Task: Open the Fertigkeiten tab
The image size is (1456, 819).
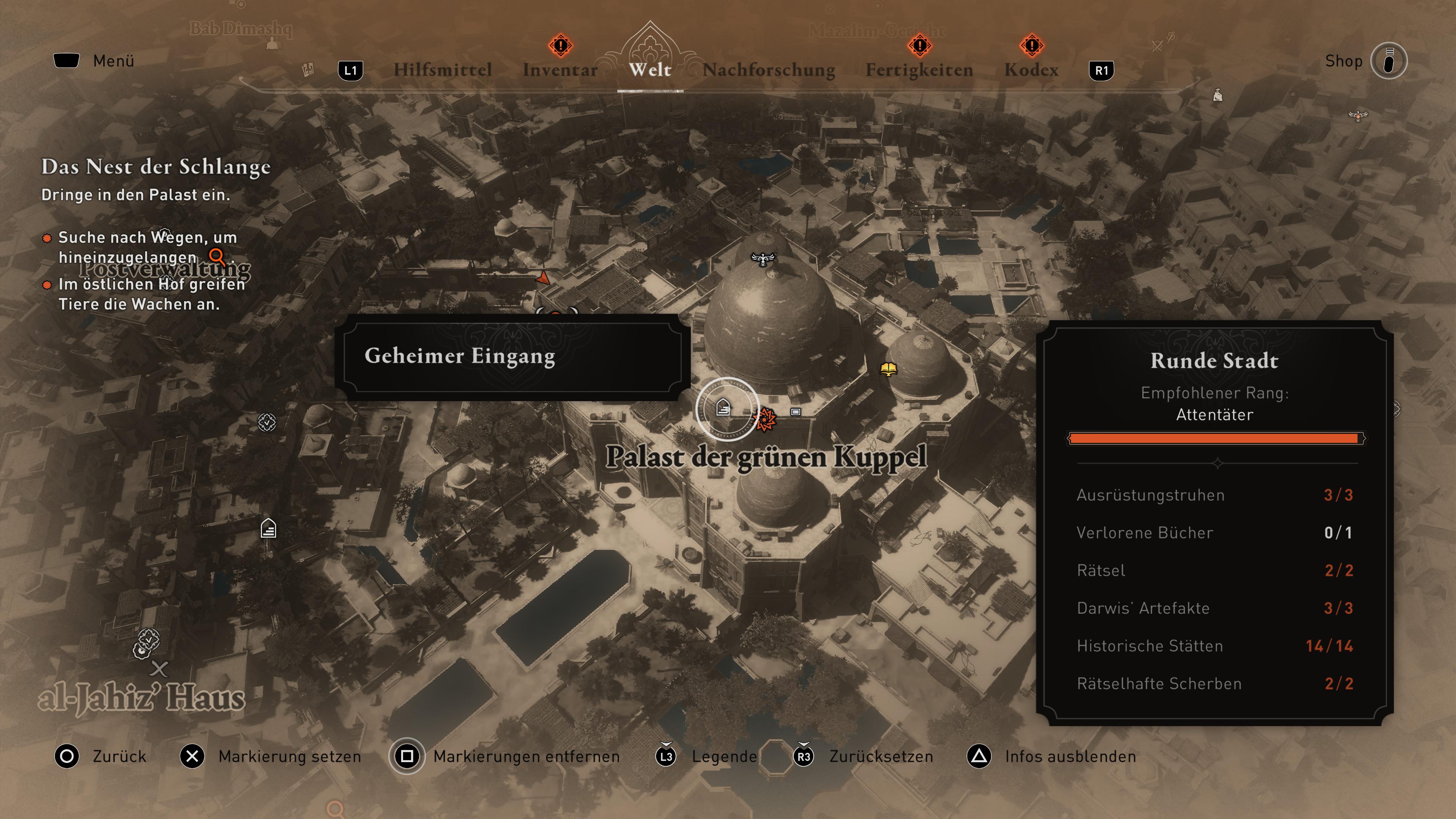Action: 919,69
